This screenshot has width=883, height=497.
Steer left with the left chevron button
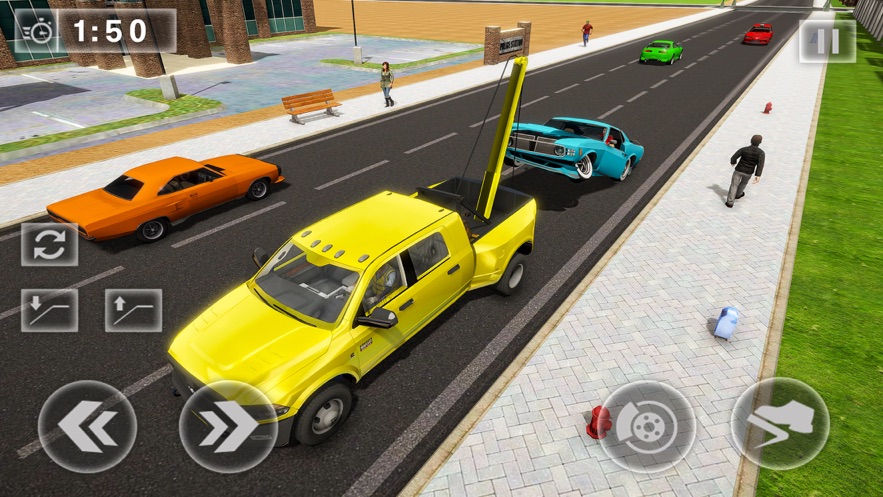pyautogui.click(x=87, y=427)
